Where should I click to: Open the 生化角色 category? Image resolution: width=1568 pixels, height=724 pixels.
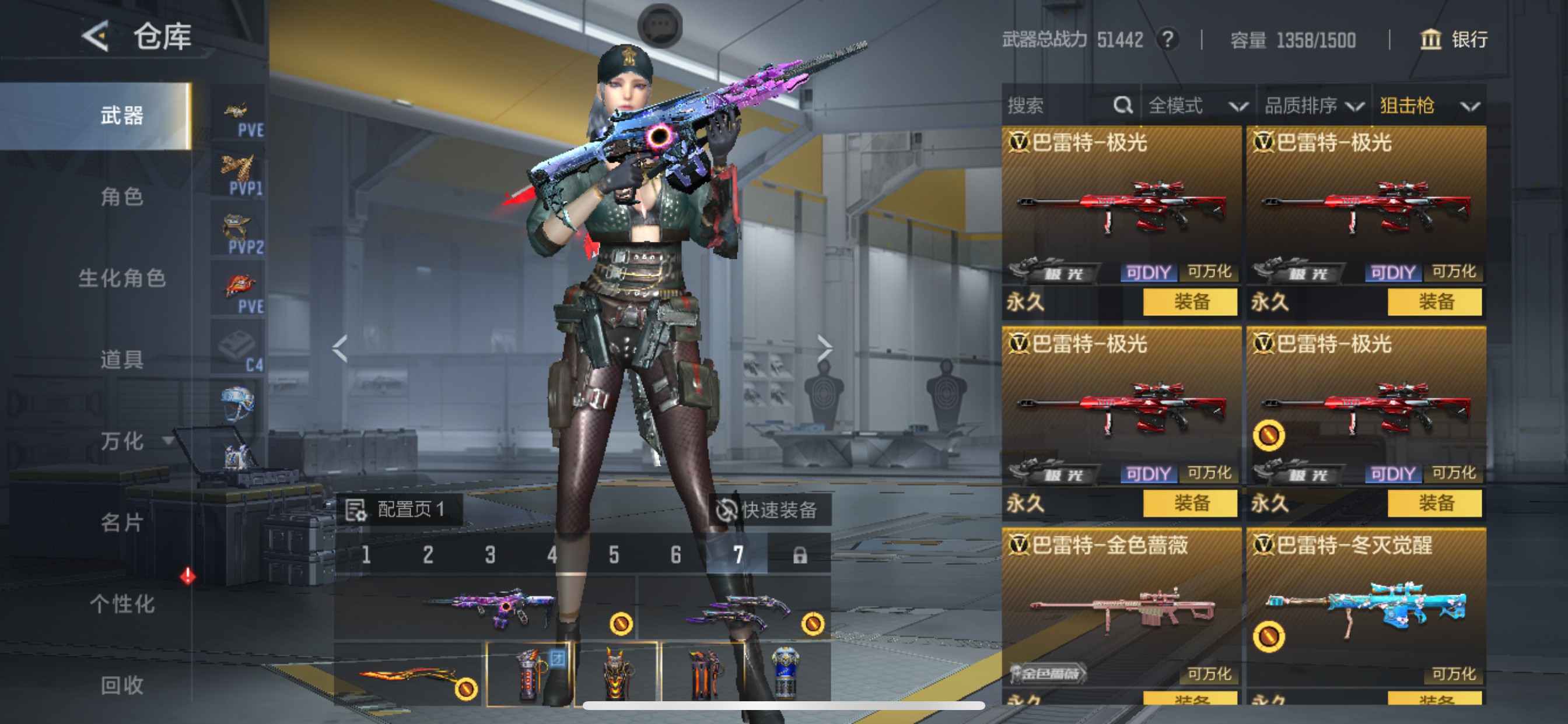tap(122, 278)
